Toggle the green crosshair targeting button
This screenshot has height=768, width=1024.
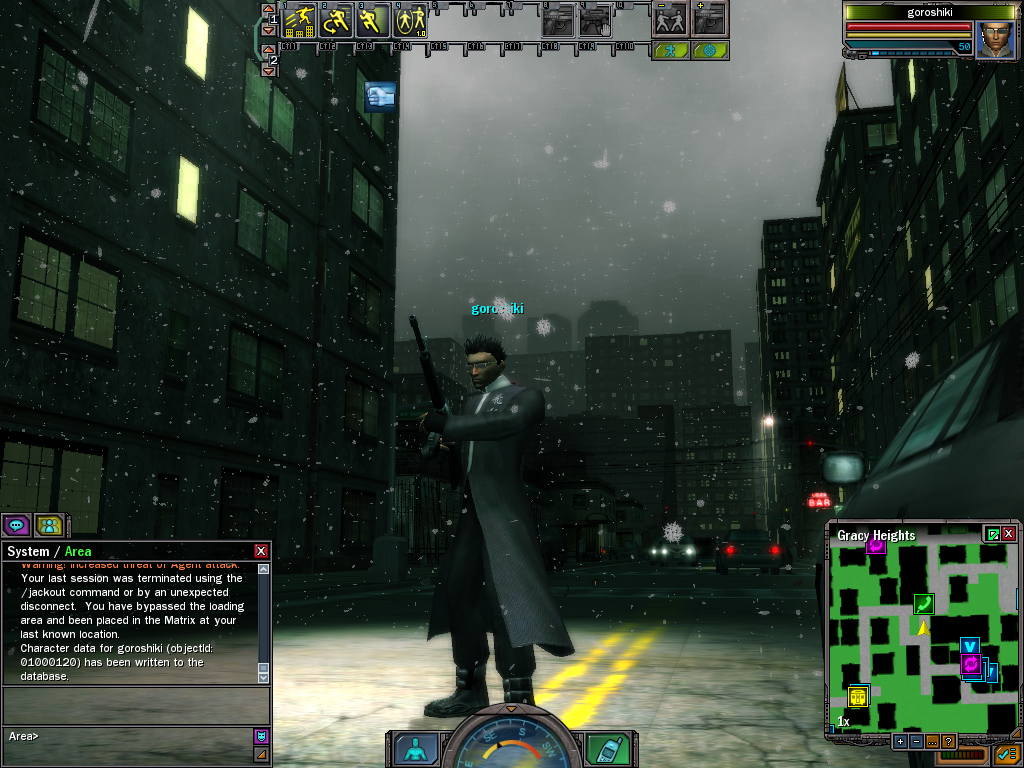tap(710, 50)
